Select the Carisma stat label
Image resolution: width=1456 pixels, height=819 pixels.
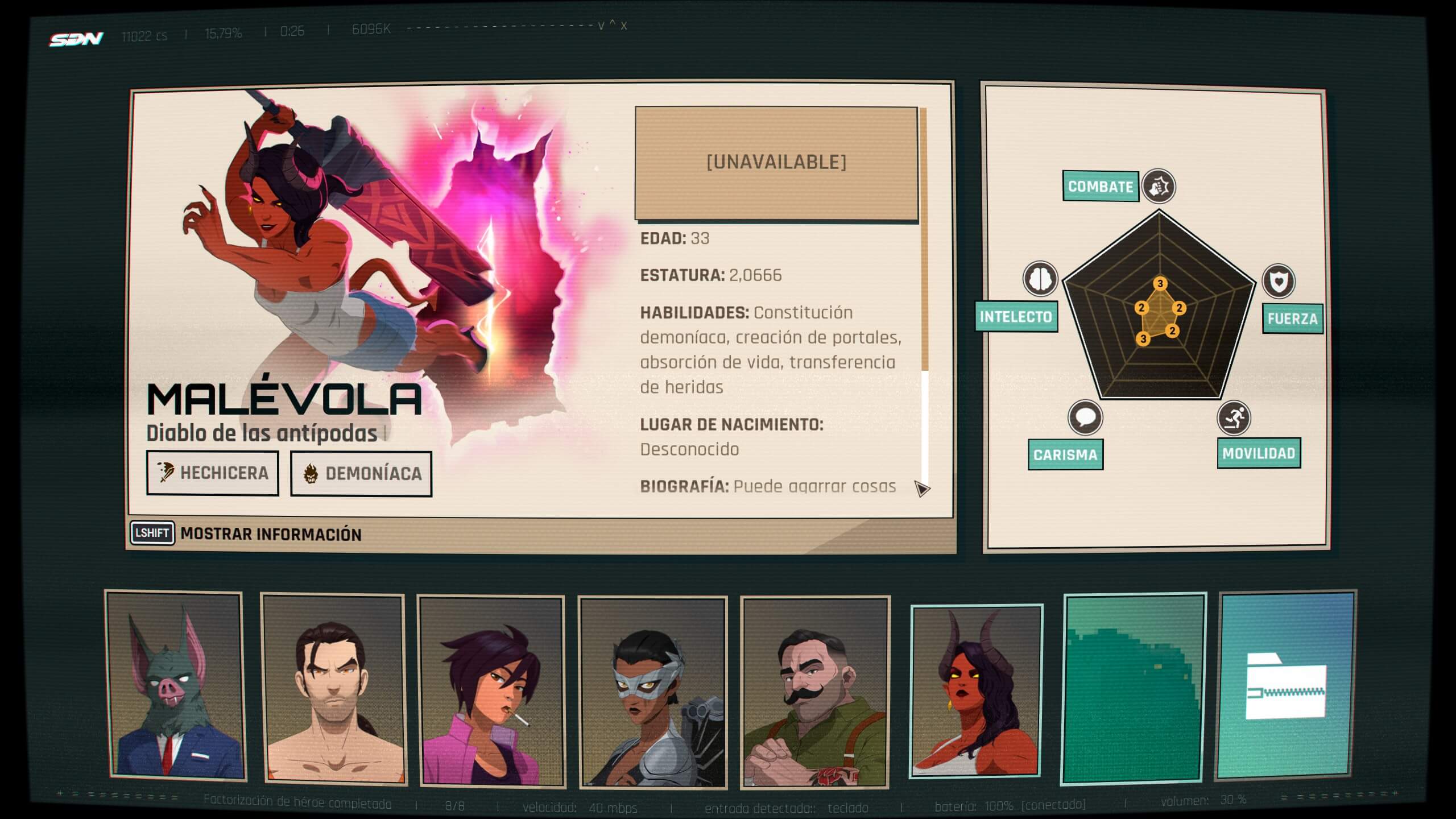[1065, 455]
